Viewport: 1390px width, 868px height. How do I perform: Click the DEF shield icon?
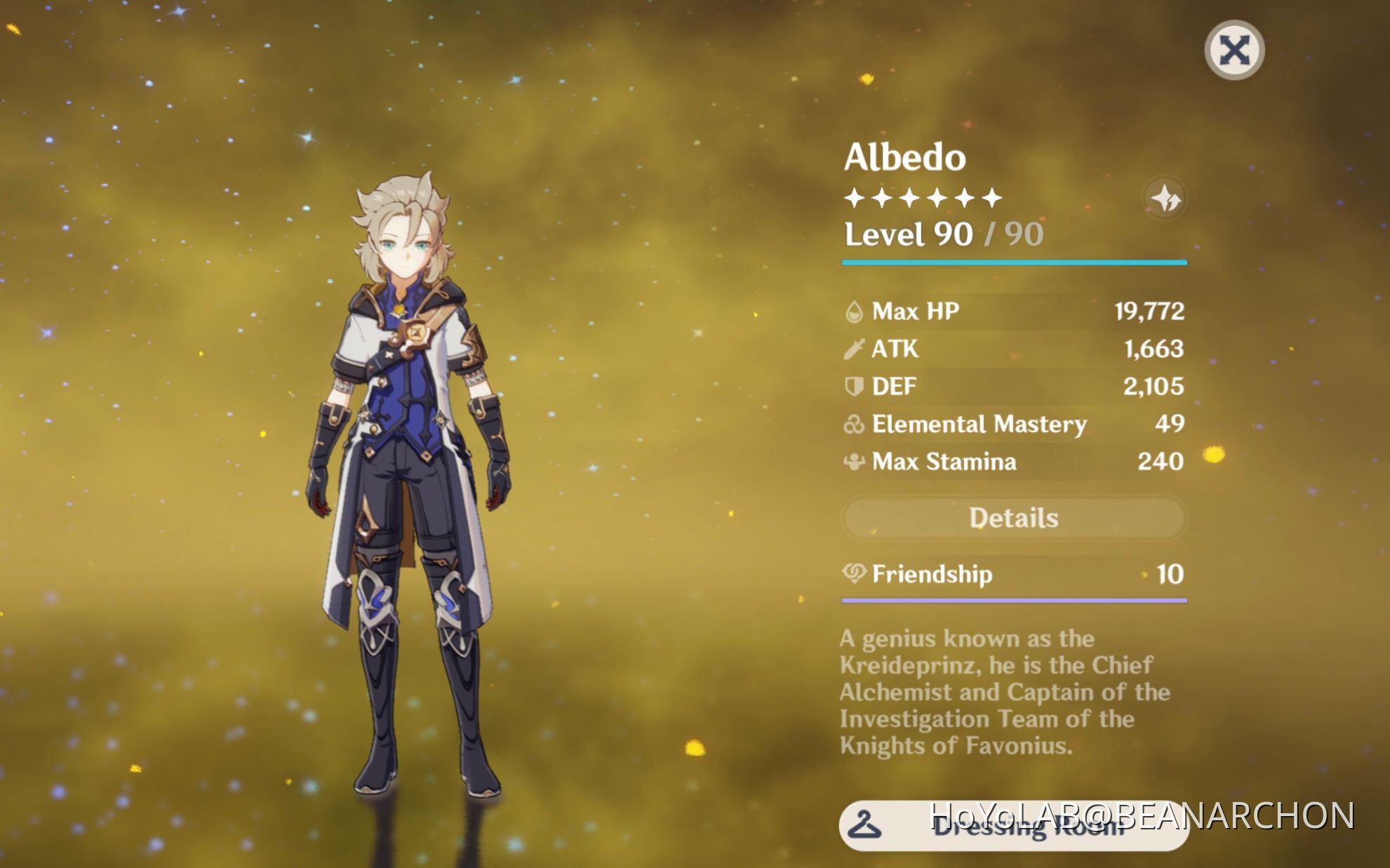click(853, 386)
